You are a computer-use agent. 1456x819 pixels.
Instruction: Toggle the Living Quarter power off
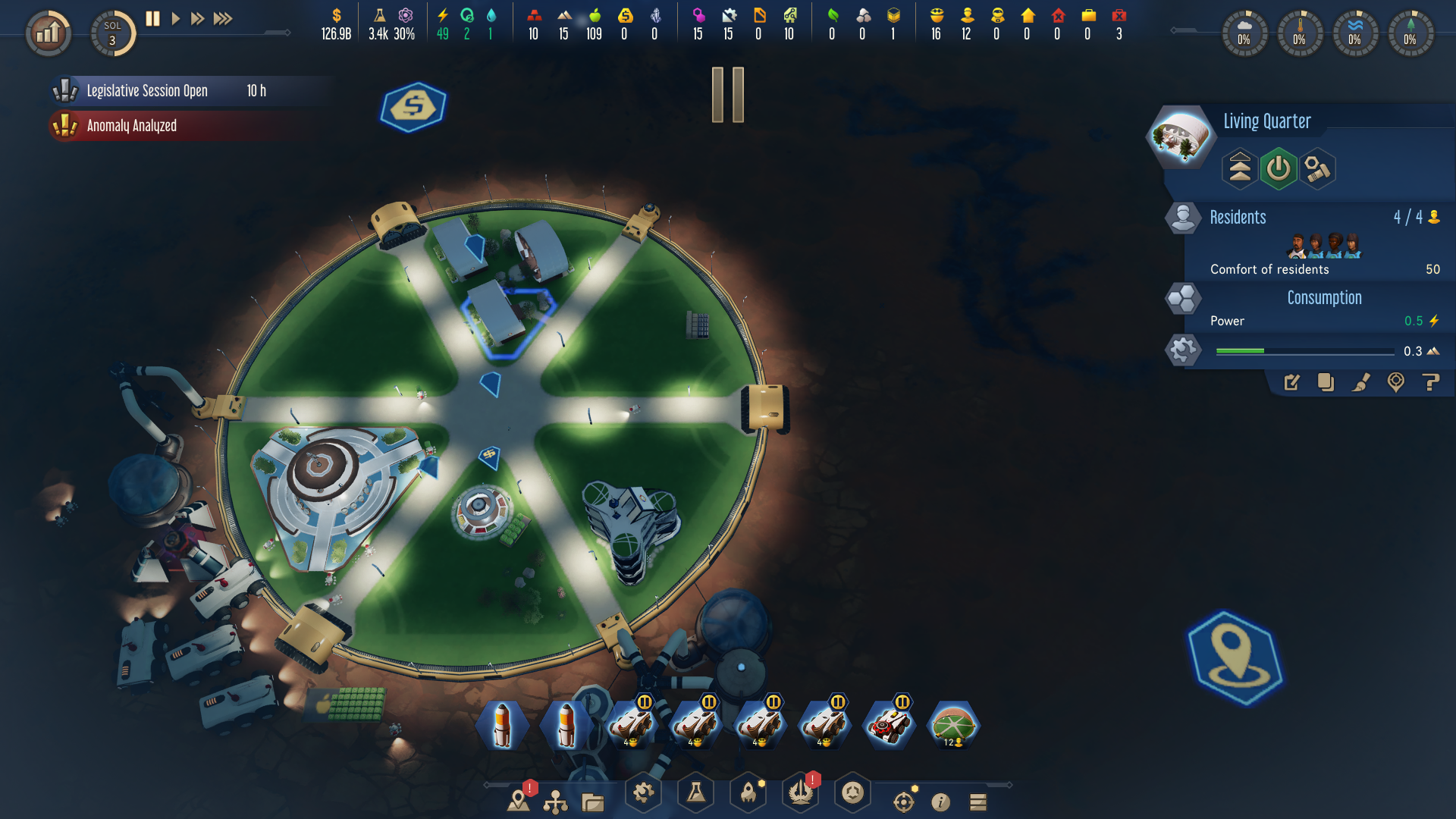[1278, 168]
